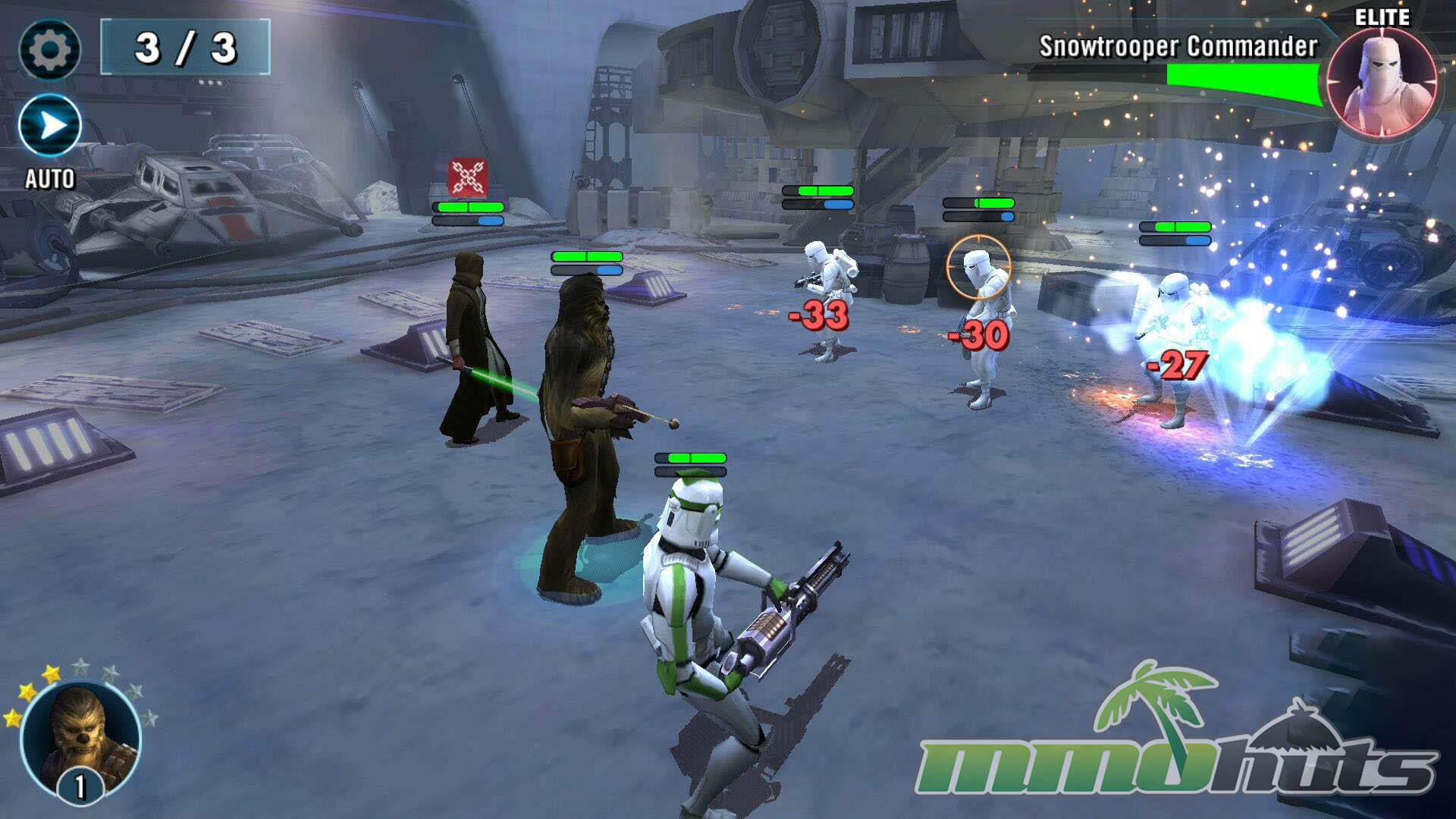1456x819 pixels.
Task: Open the gear settings menu
Action: pos(50,50)
